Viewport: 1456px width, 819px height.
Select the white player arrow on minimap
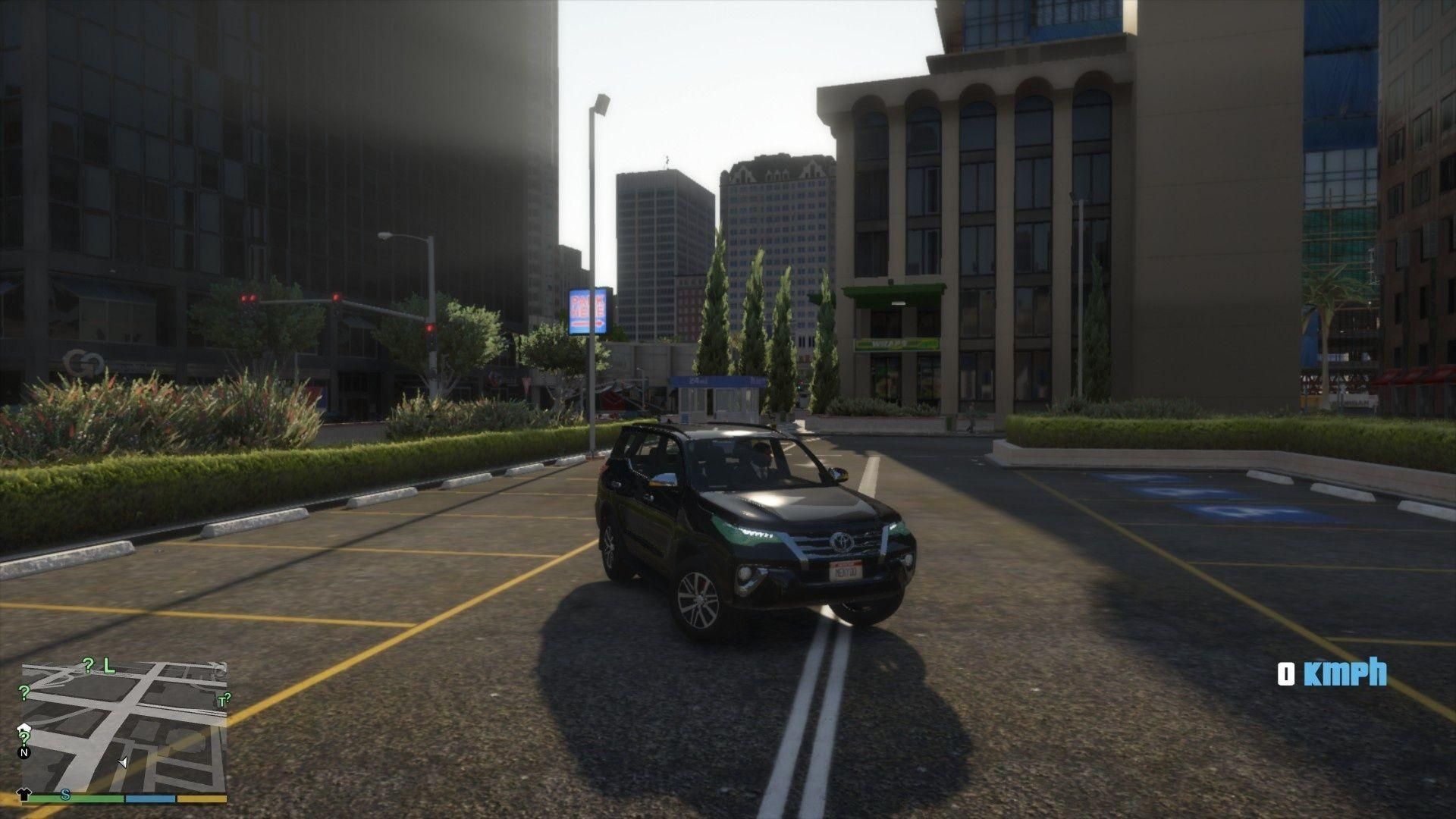point(124,761)
